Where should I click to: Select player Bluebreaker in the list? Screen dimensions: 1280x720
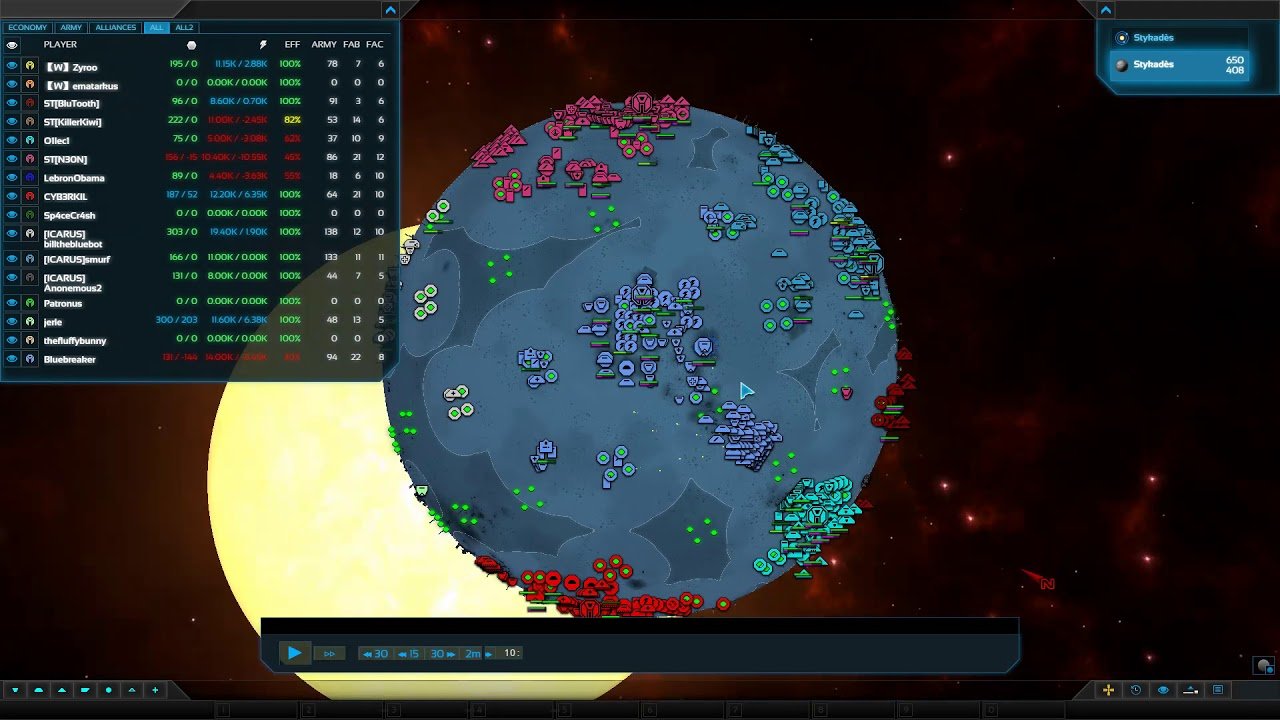click(70, 359)
